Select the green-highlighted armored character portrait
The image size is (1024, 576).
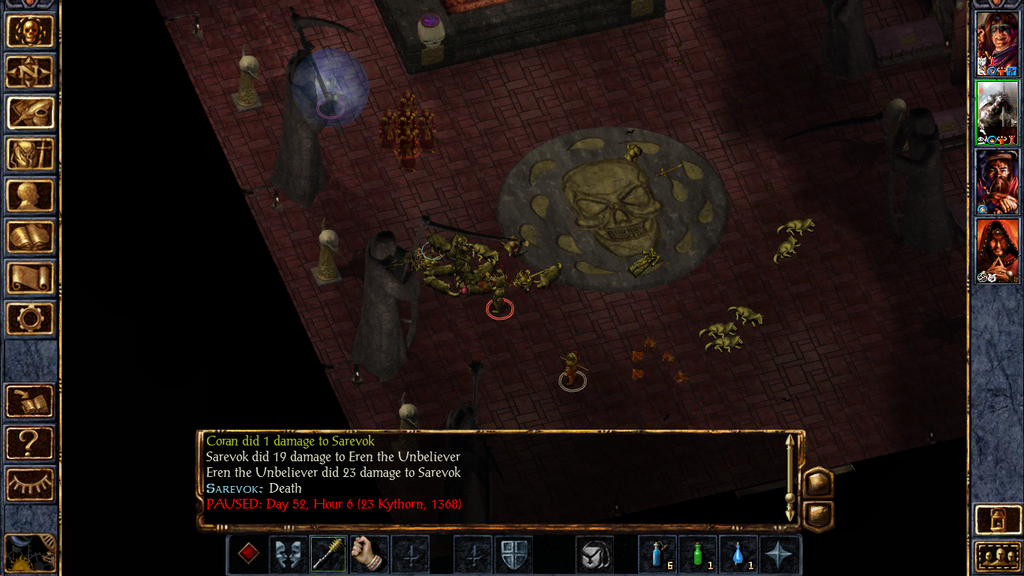(x=996, y=113)
